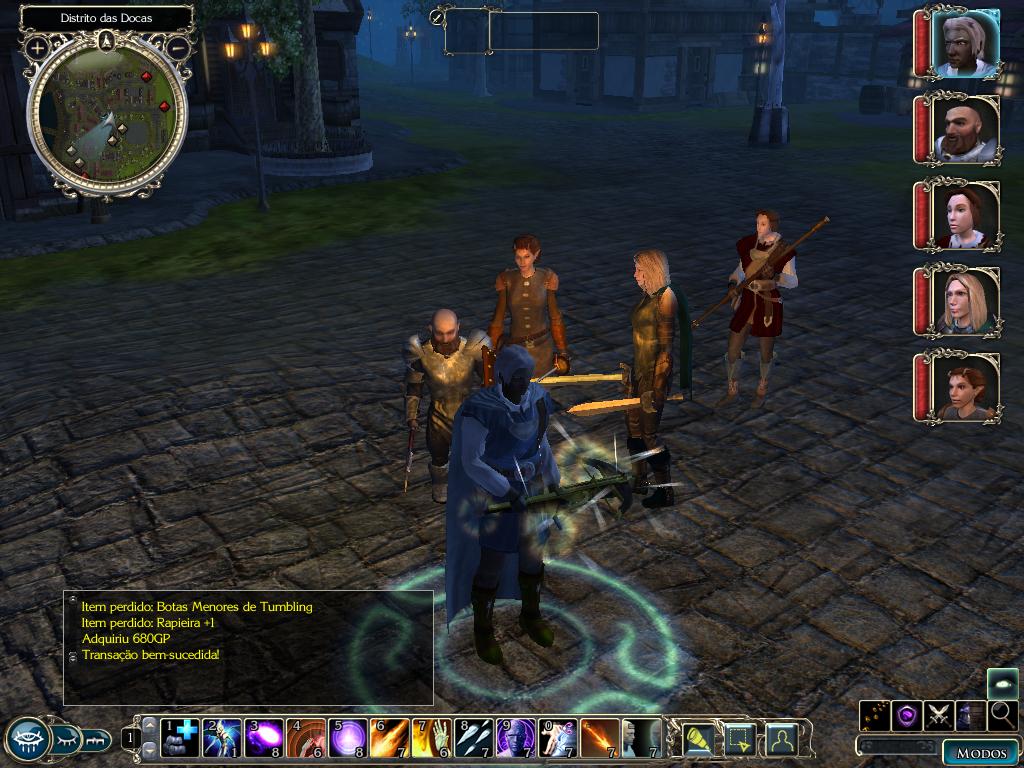Viewport: 1024px width, 768px height.
Task: Select the dark-haired woman party portrait
Action: pos(964,216)
